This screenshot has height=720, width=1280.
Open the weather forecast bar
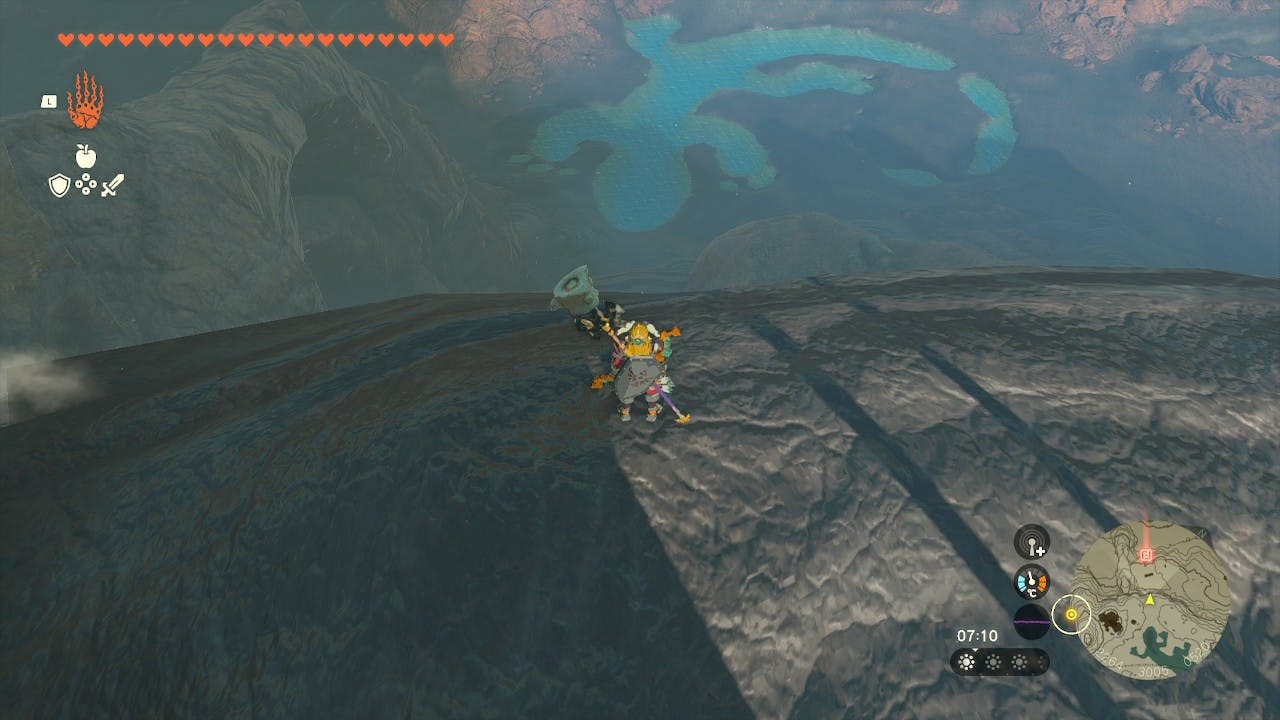[999, 662]
